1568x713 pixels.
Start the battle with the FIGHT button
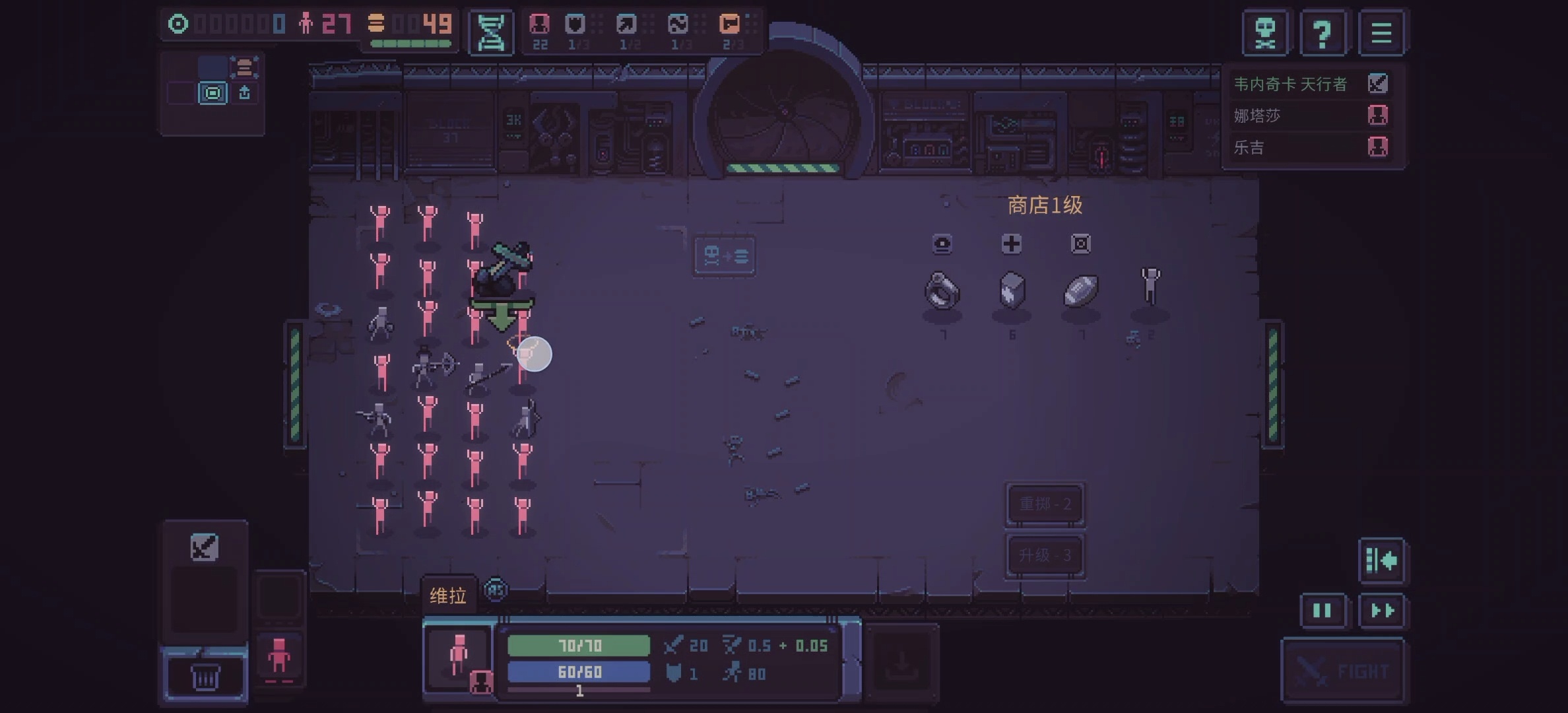point(1342,671)
